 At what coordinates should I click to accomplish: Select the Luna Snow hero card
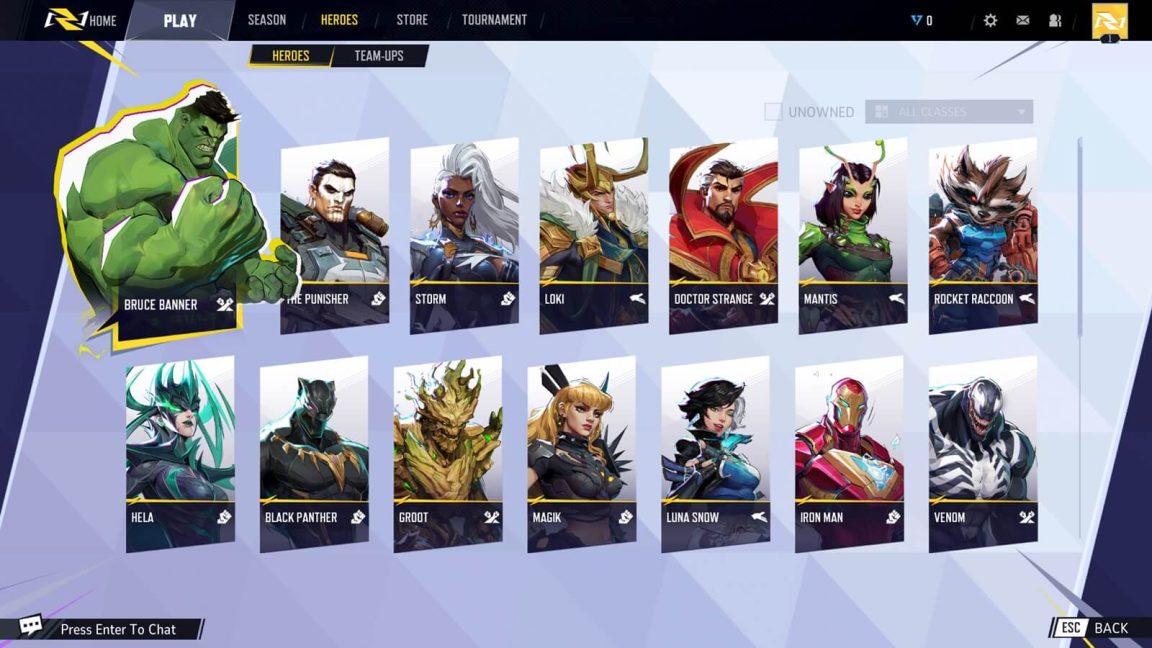click(x=715, y=453)
